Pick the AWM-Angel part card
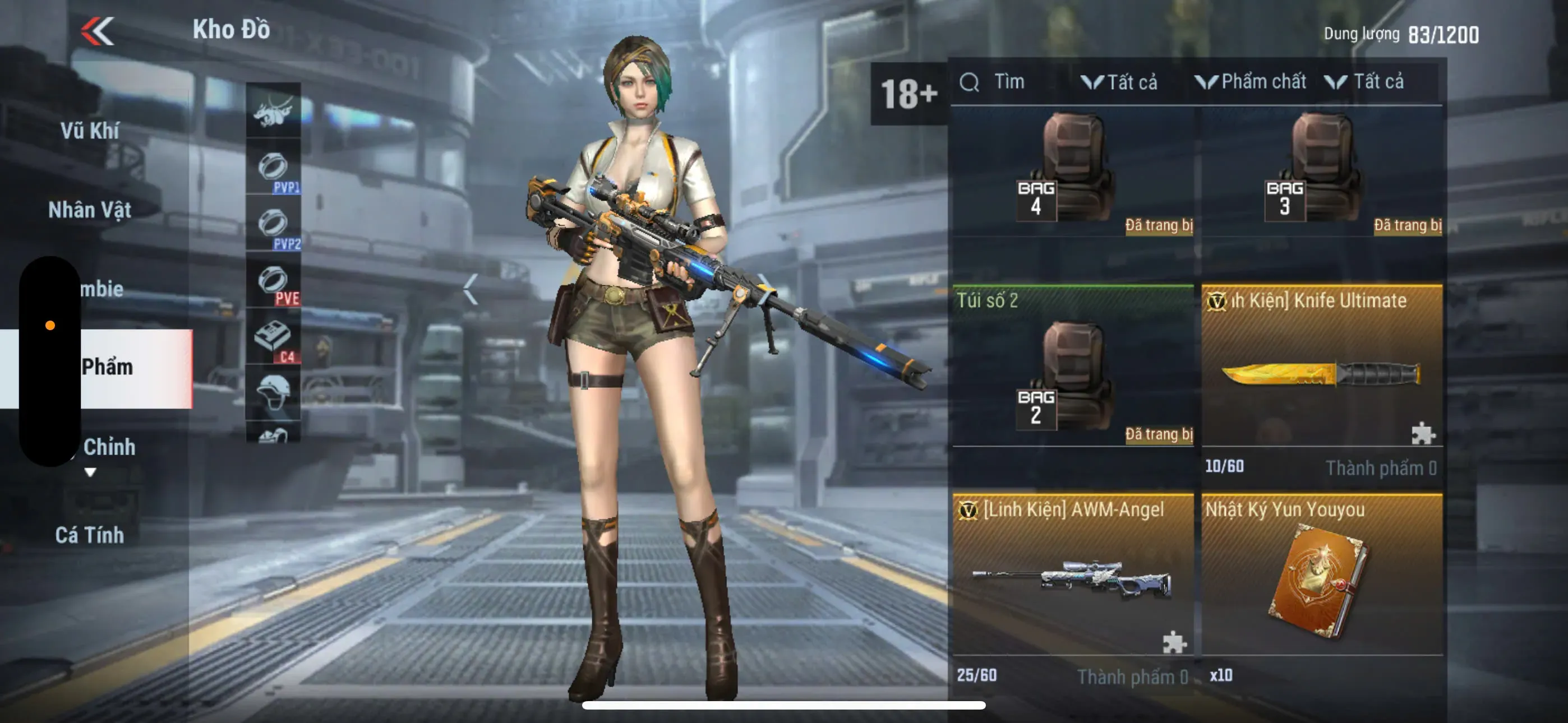This screenshot has height=723, width=1568. pos(1072,578)
